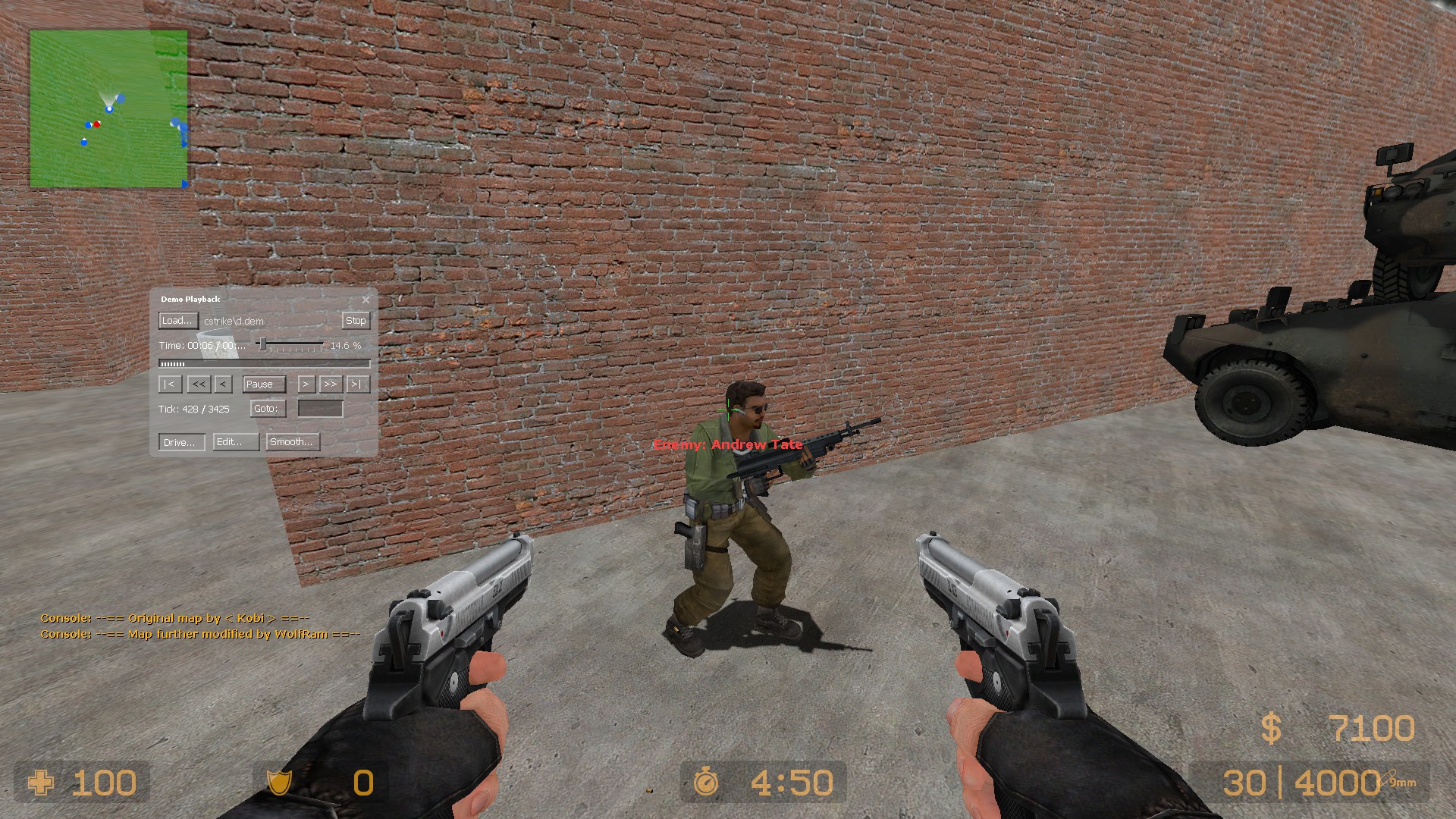The height and width of the screenshot is (819, 1456).
Task: Stop the demo playback
Action: pyautogui.click(x=356, y=321)
